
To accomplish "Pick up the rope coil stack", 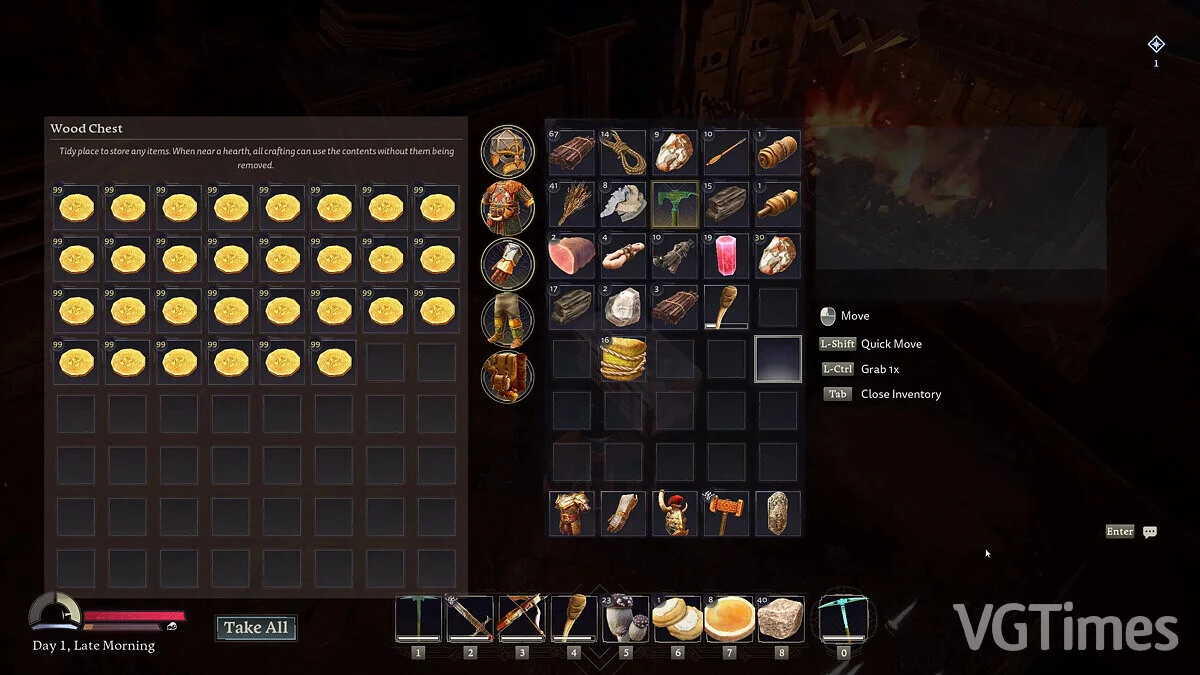I will pyautogui.click(x=624, y=152).
